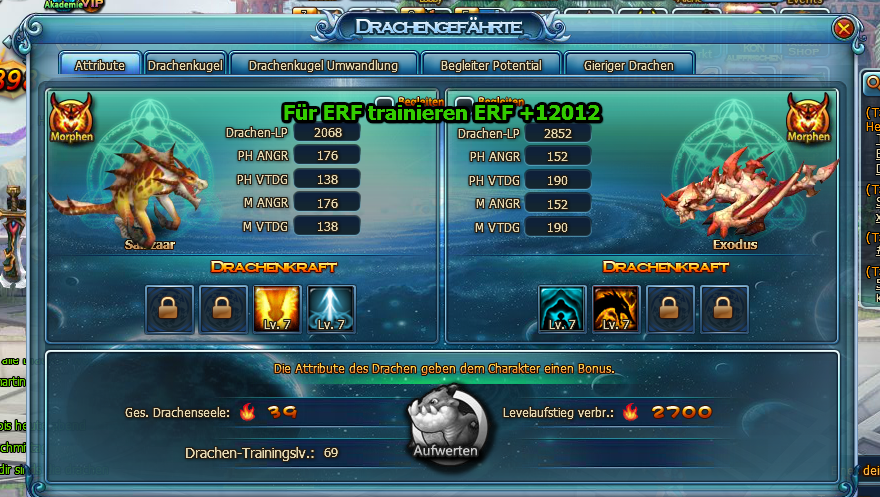Toggle the Begleiten checkbox for Exodus

click(x=466, y=103)
